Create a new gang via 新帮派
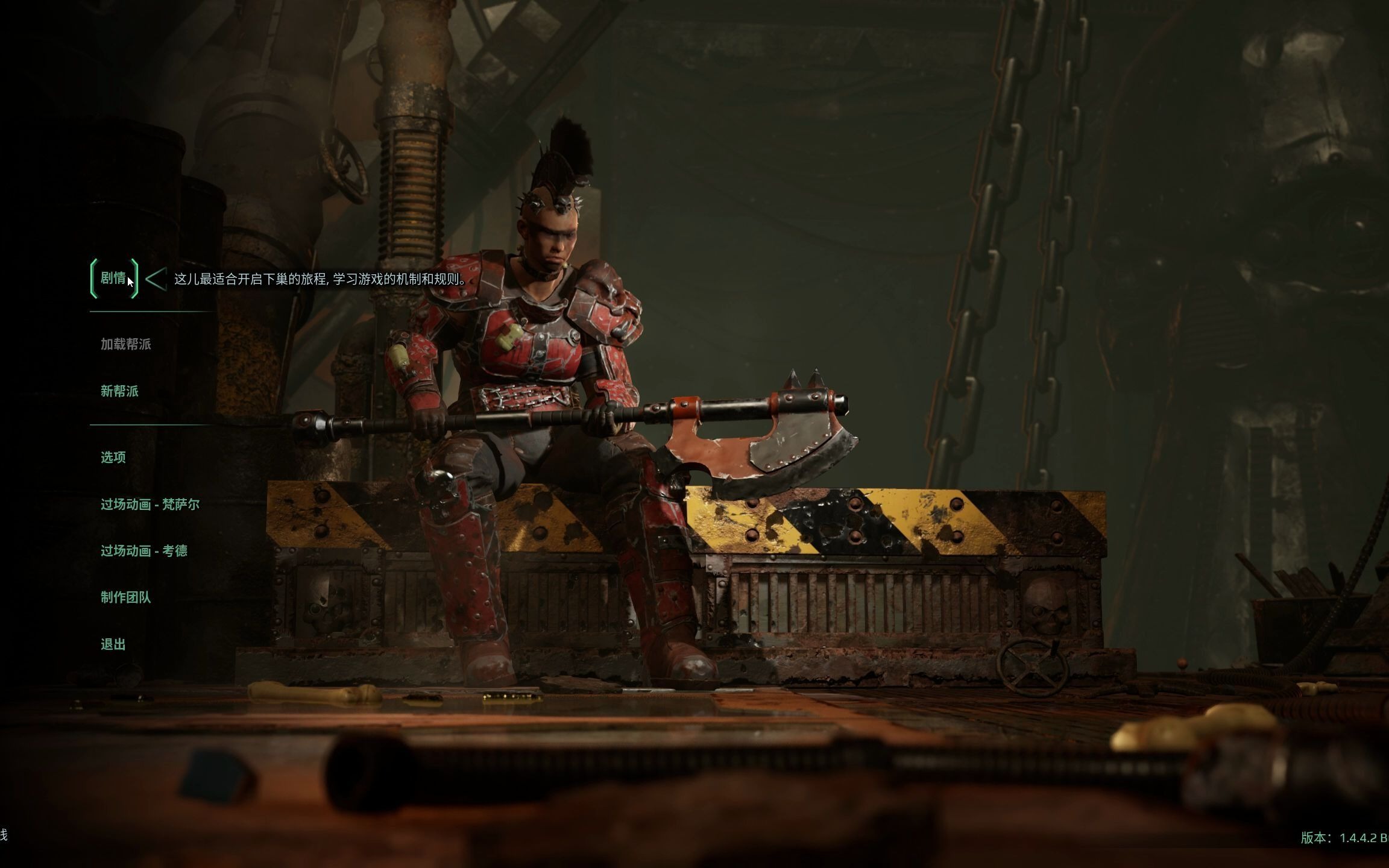This screenshot has height=868, width=1389. pos(119,391)
